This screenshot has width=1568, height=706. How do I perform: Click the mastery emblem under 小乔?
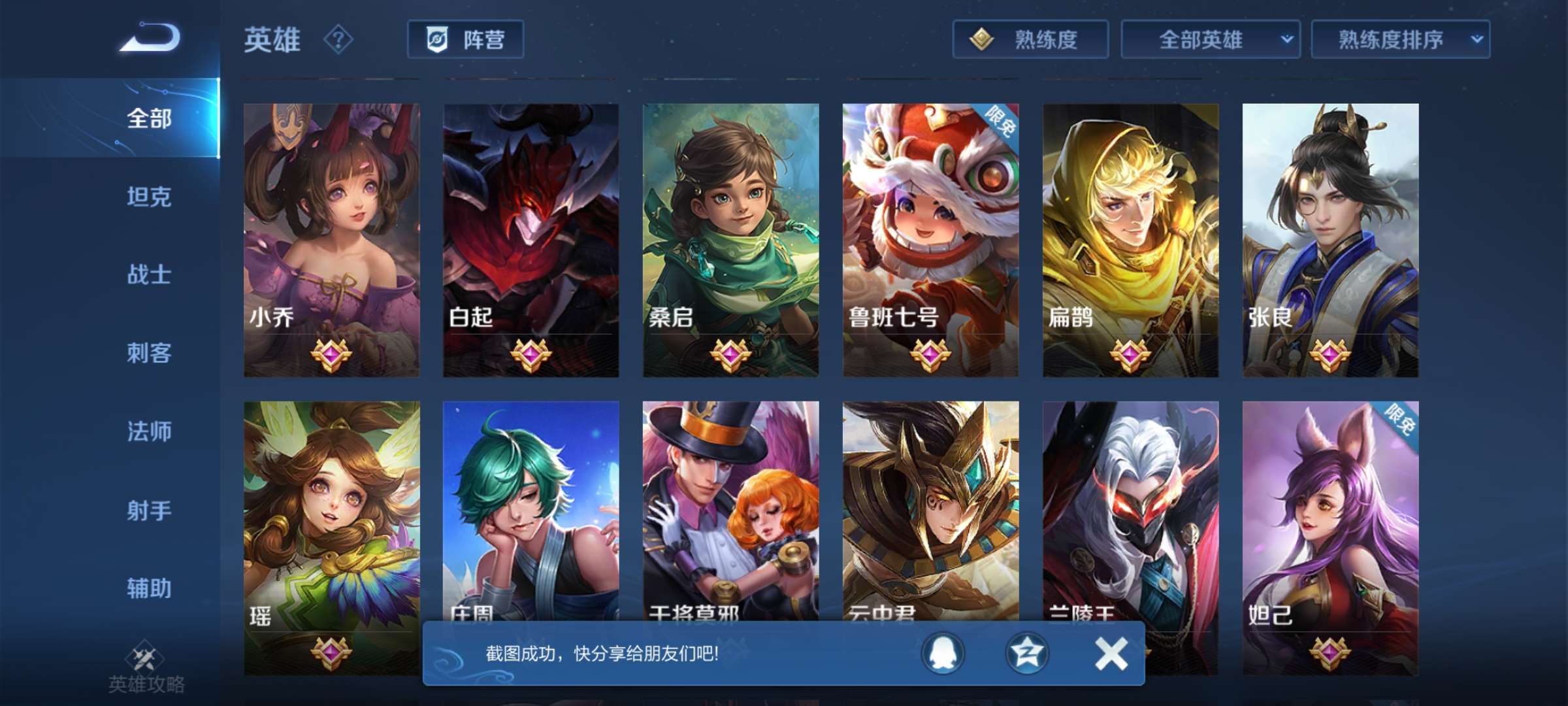pyautogui.click(x=332, y=355)
